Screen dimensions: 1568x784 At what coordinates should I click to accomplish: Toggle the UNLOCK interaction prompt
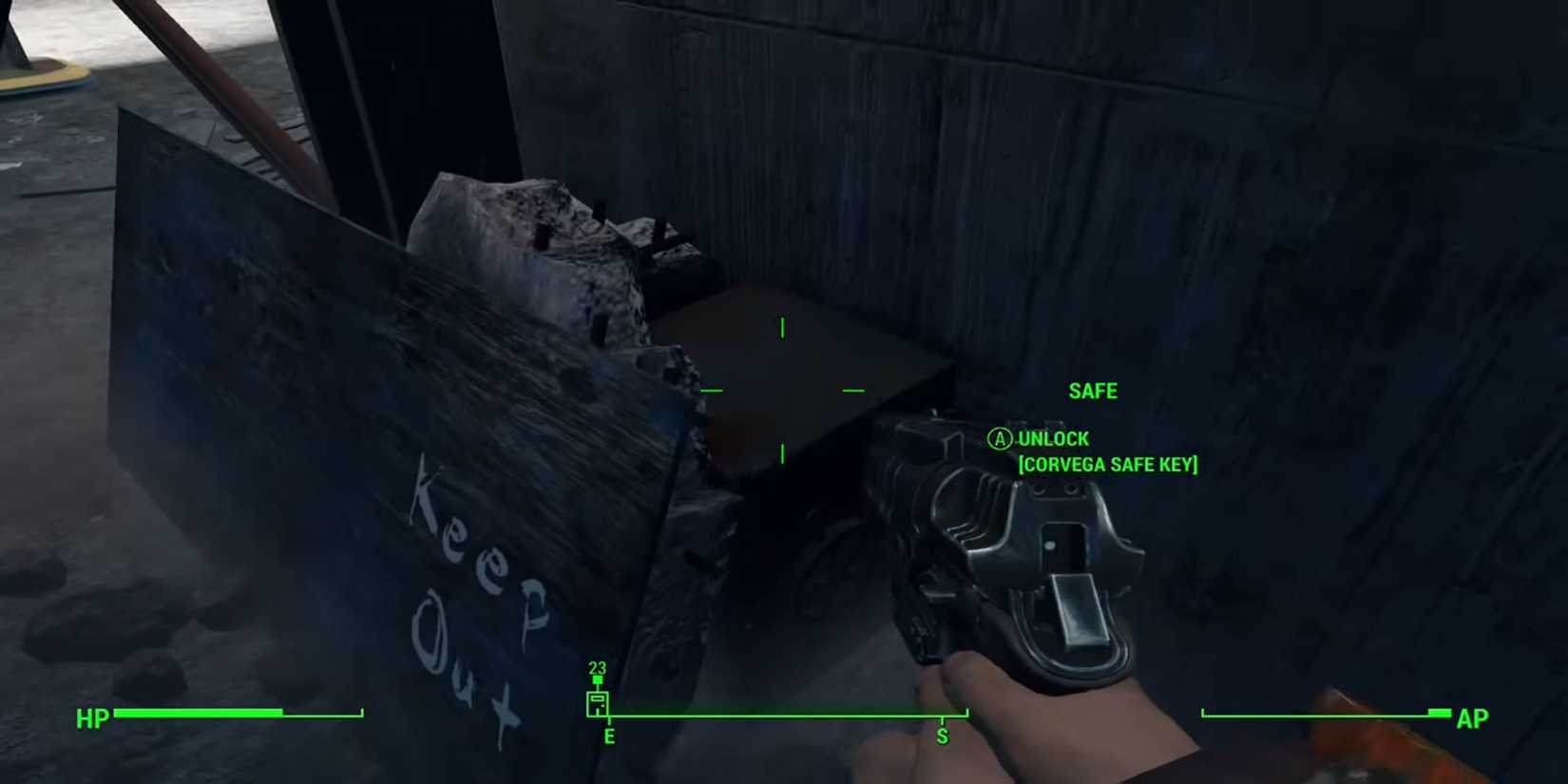pos(1053,439)
